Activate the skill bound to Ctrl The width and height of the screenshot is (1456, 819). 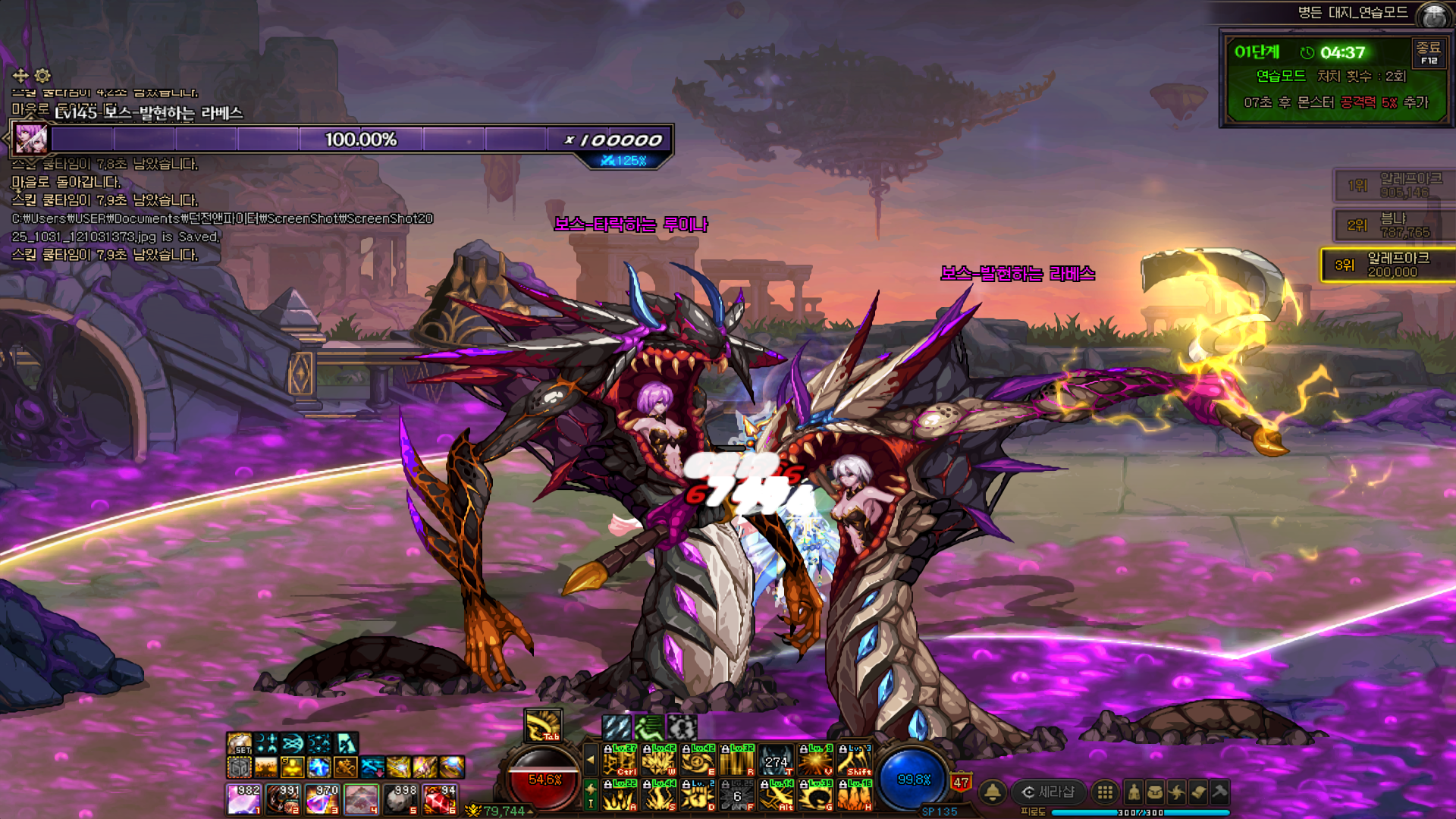point(620,760)
